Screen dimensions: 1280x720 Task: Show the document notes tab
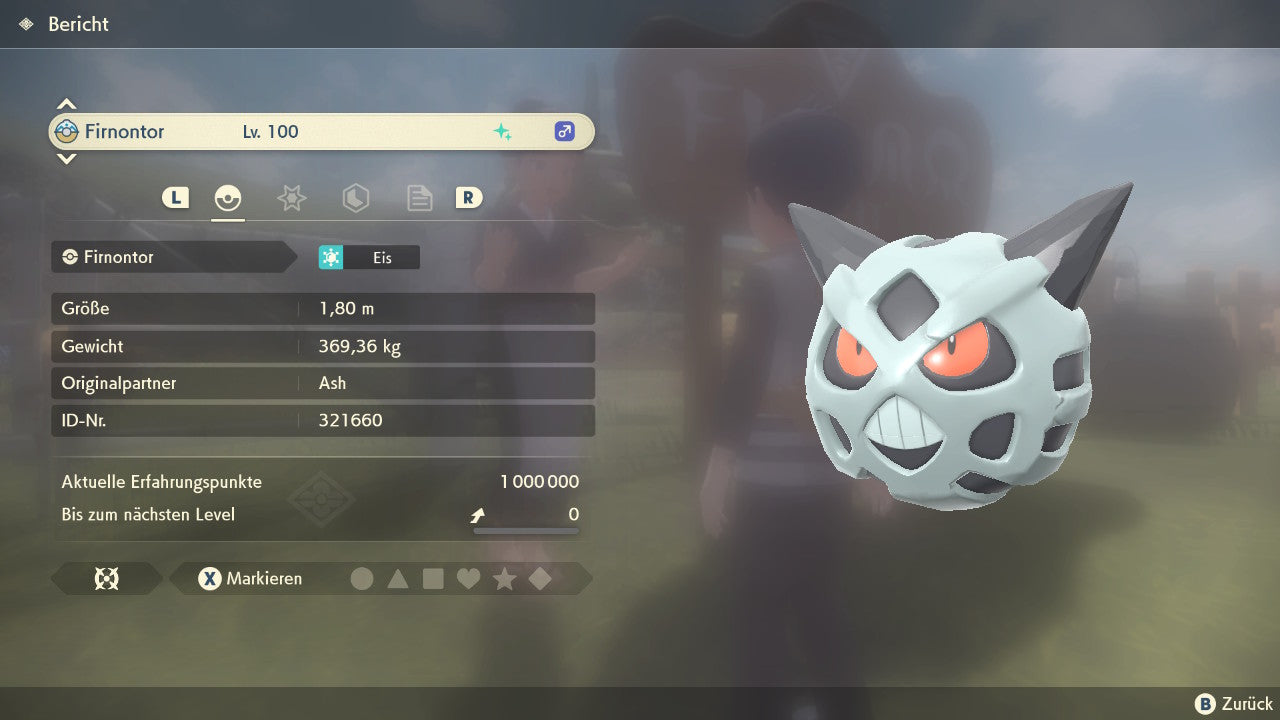(x=419, y=198)
